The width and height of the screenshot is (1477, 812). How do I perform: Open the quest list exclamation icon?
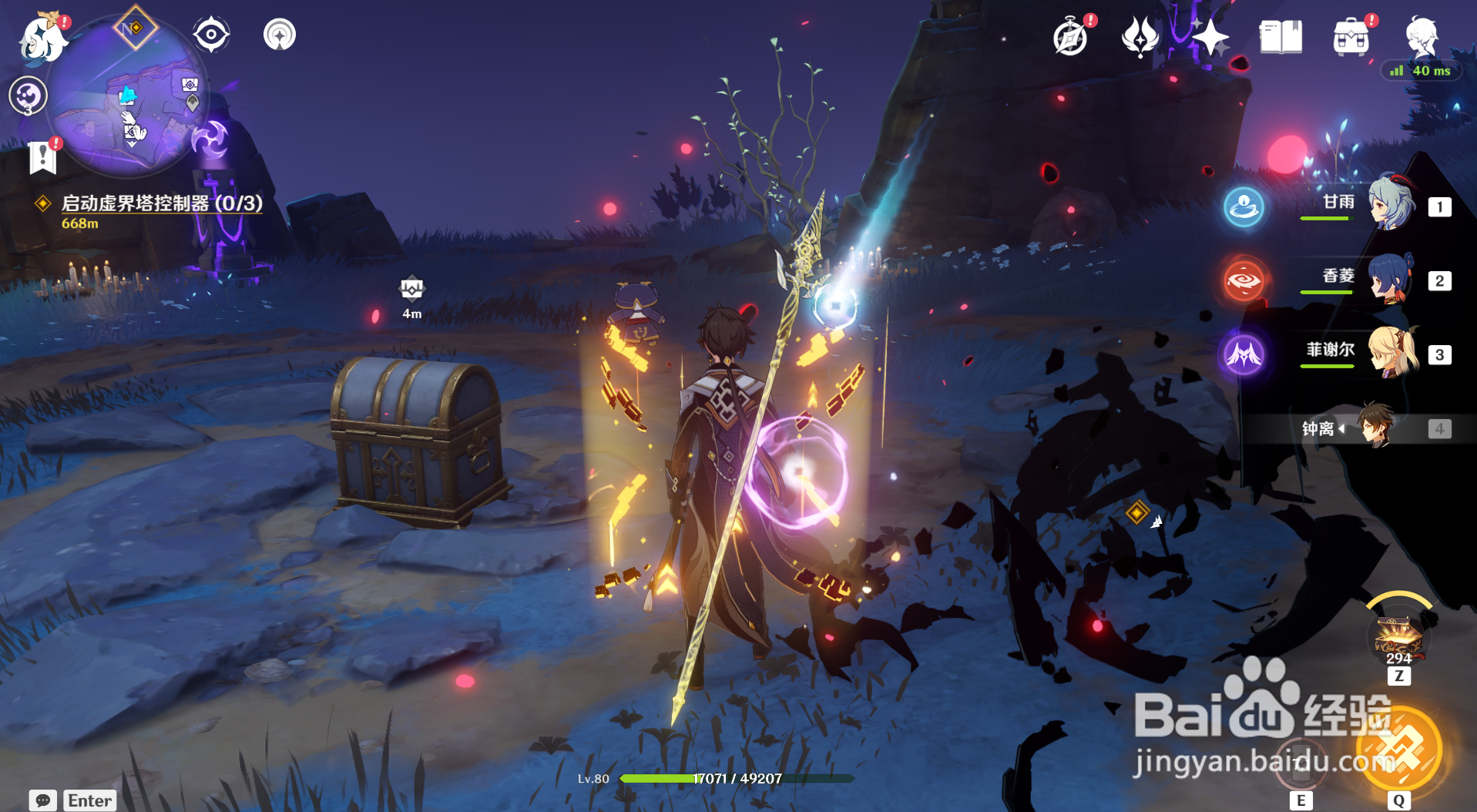[42, 156]
